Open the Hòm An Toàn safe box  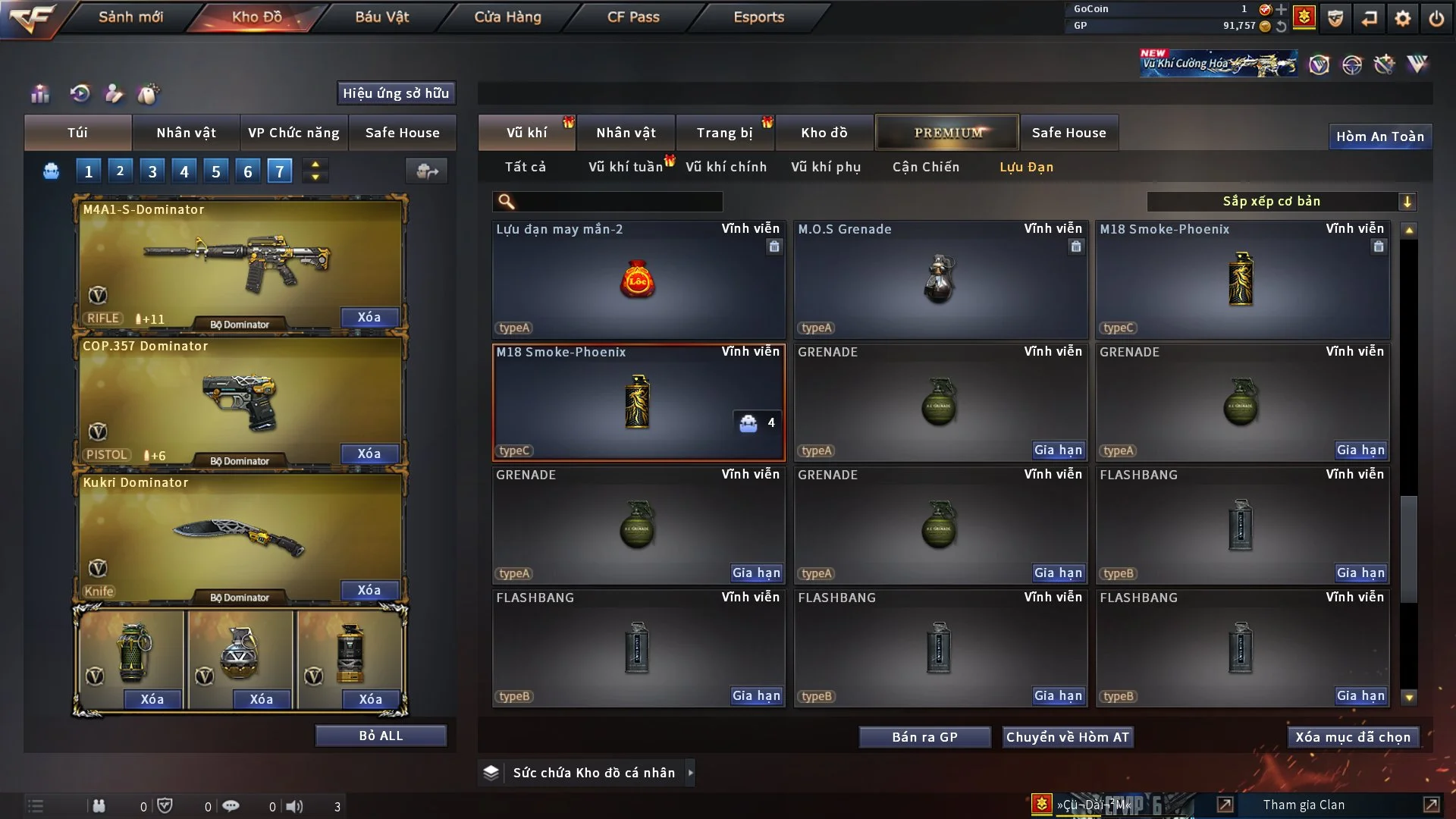pos(1379,136)
